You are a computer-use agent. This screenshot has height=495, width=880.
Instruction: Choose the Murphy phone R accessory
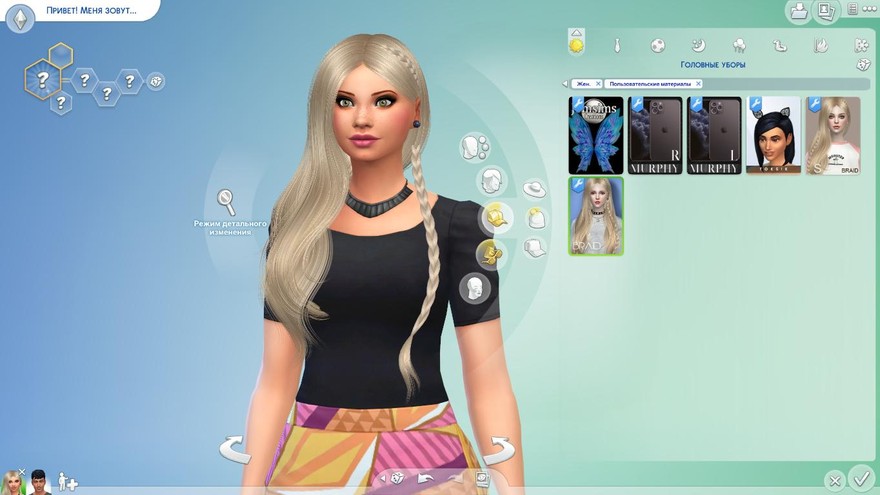click(x=655, y=136)
